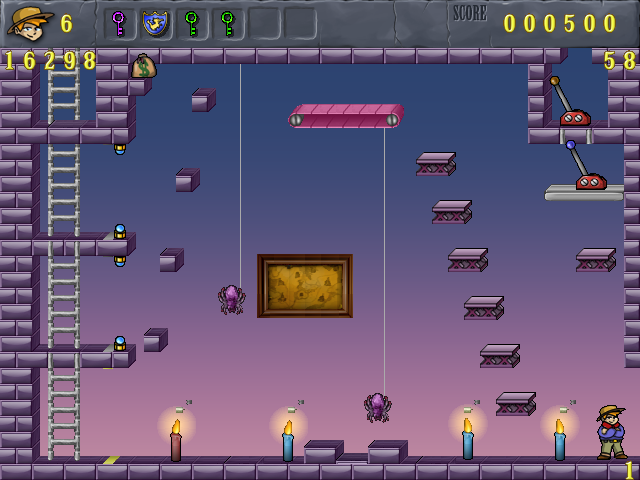Select the blue shield emblem slot
The width and height of the screenshot is (640, 480).
(x=155, y=23)
